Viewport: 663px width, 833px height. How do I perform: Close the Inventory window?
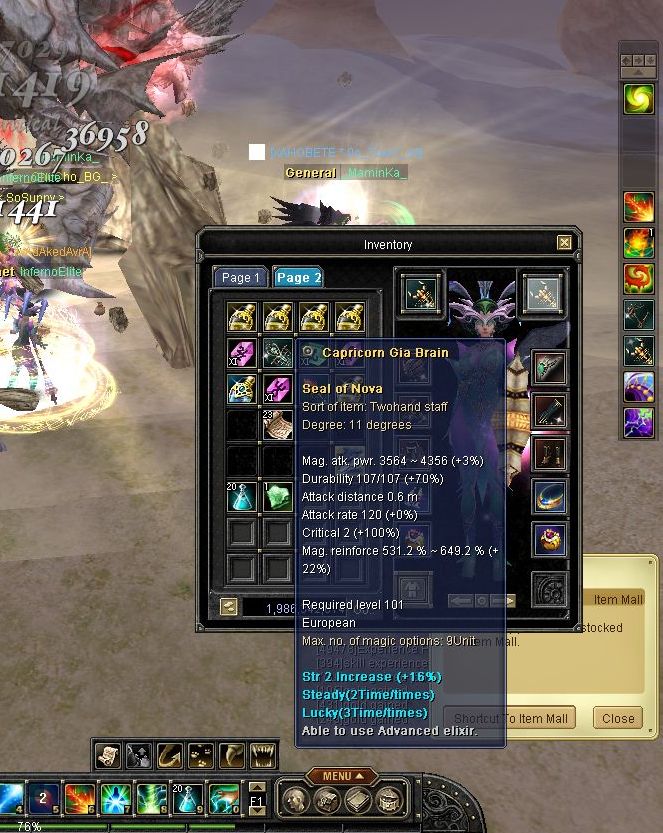coord(564,243)
